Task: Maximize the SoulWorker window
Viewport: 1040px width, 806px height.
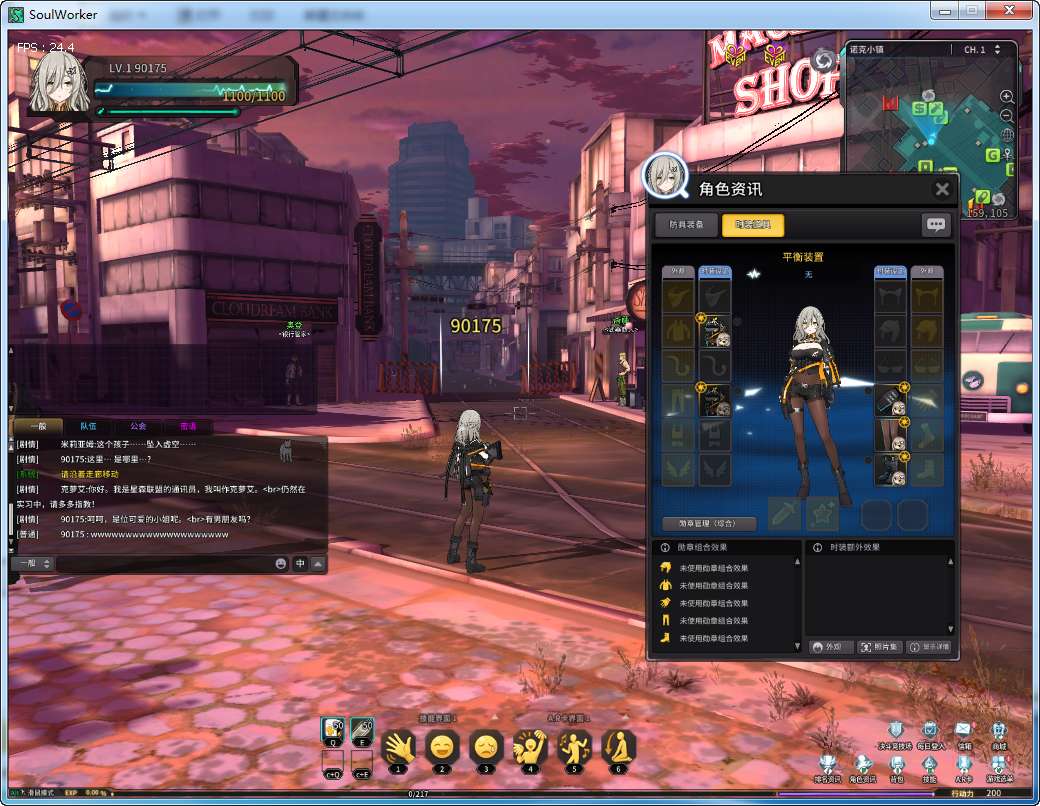Action: 970,10
